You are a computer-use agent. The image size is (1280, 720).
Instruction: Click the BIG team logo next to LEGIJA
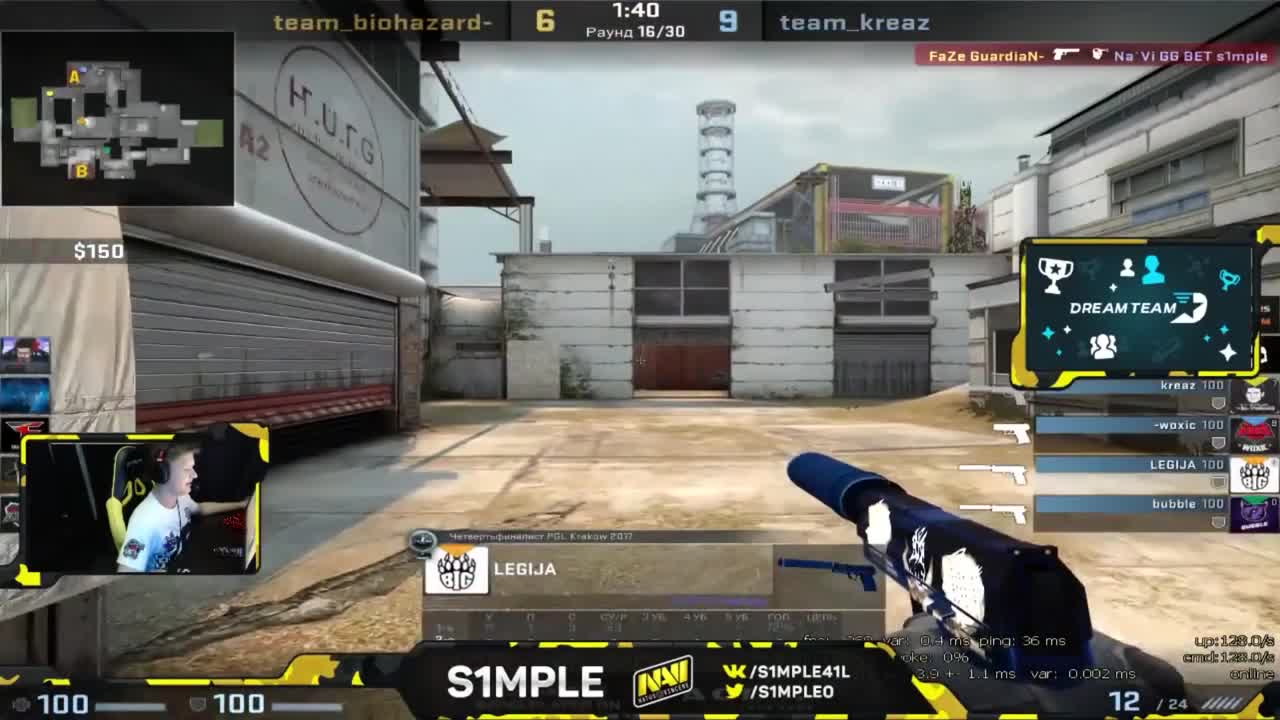(x=455, y=572)
